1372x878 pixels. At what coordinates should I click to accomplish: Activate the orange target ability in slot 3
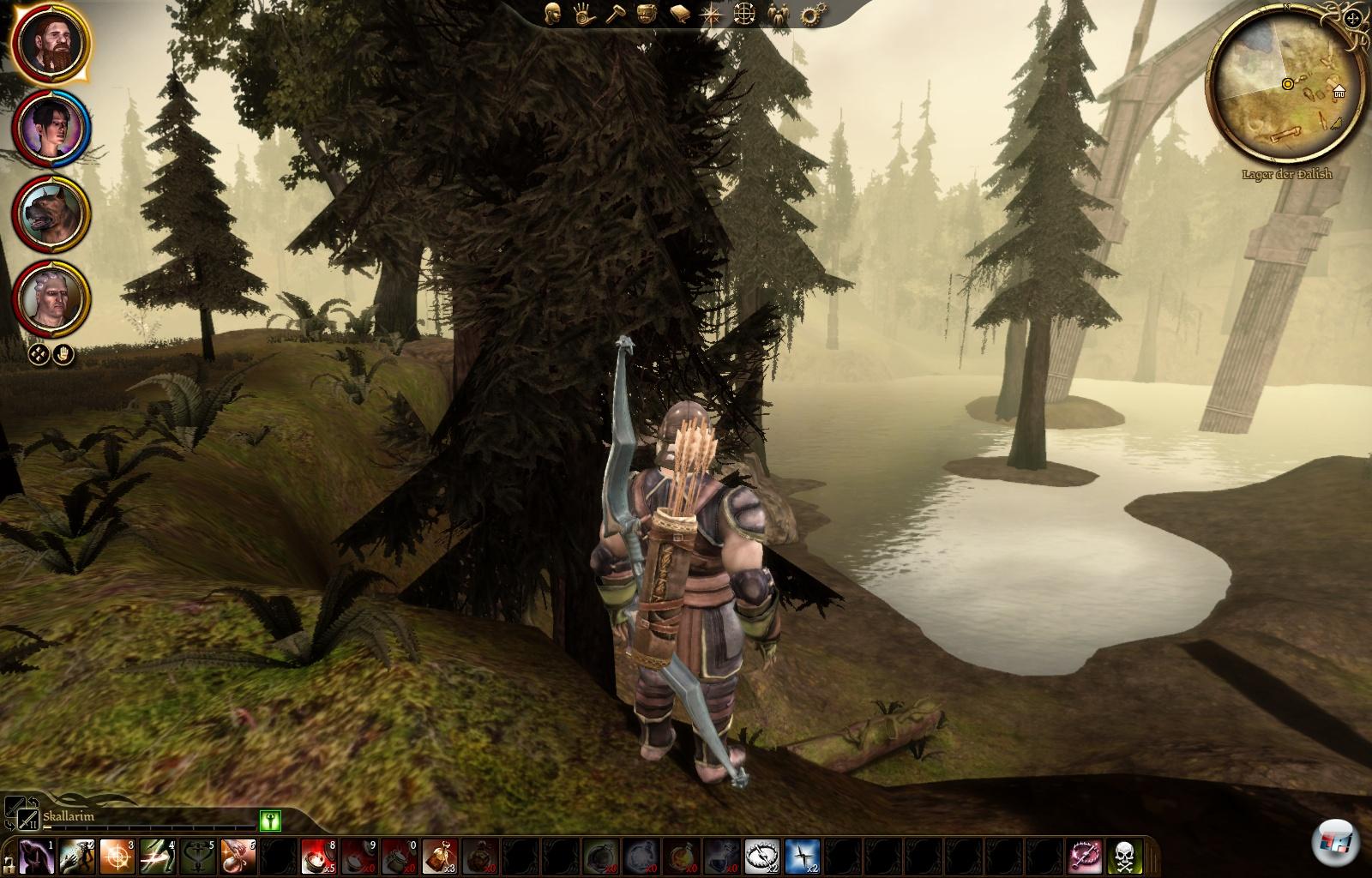[115, 857]
